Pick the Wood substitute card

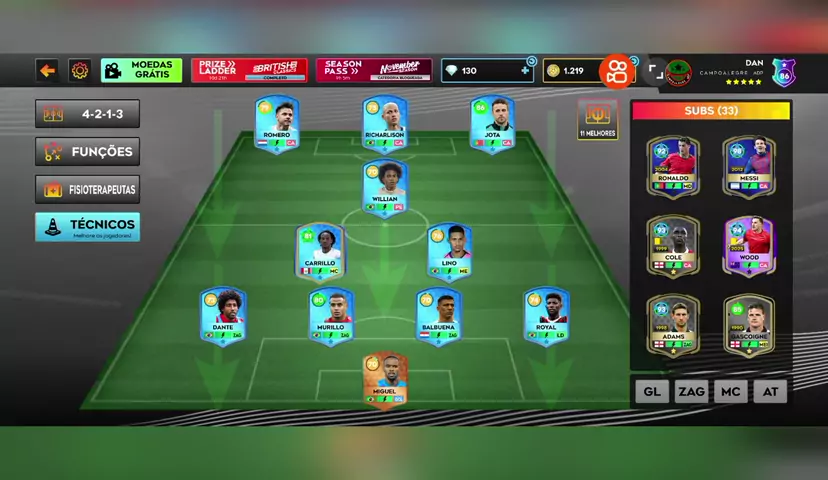[749, 245]
